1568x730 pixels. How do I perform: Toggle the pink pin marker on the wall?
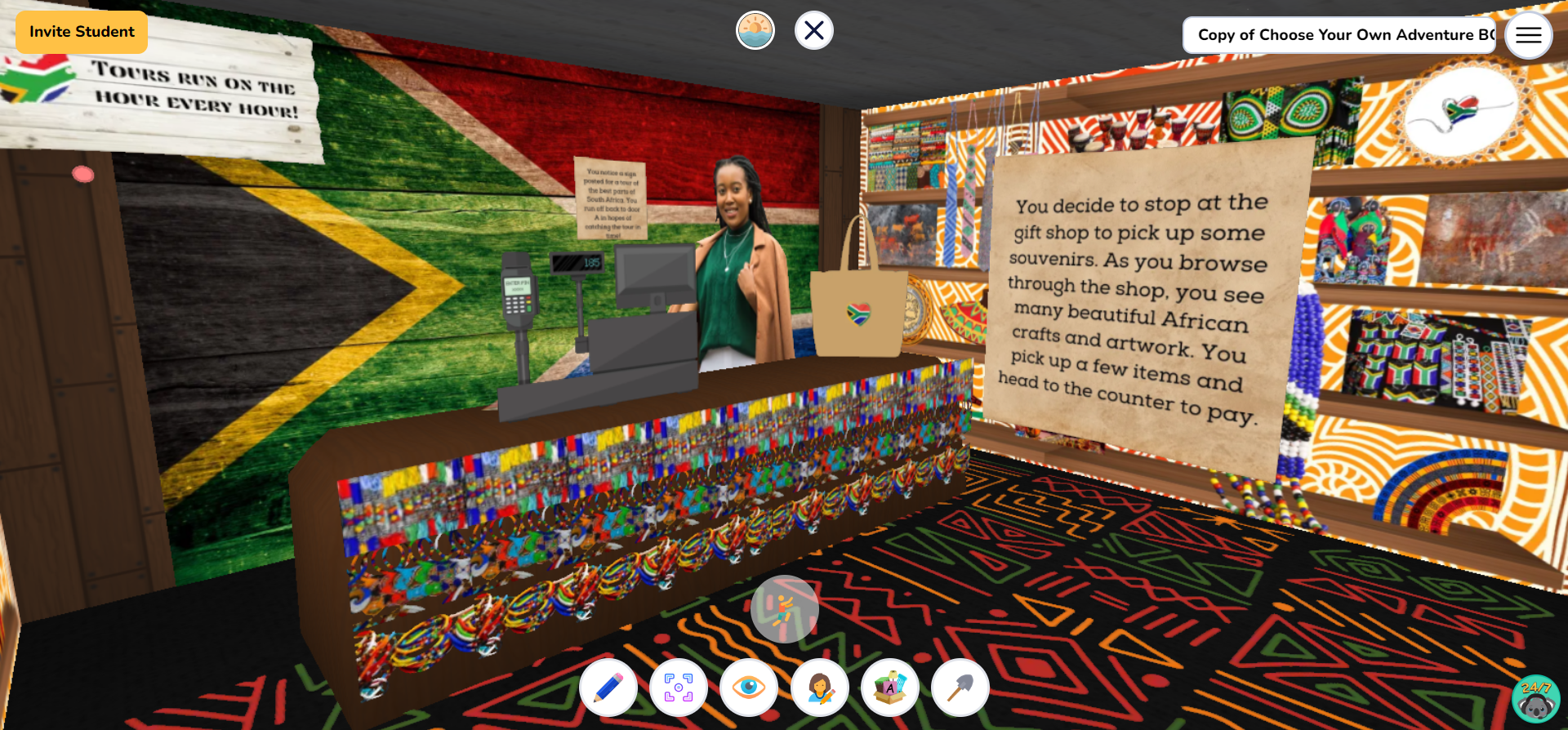click(x=83, y=173)
